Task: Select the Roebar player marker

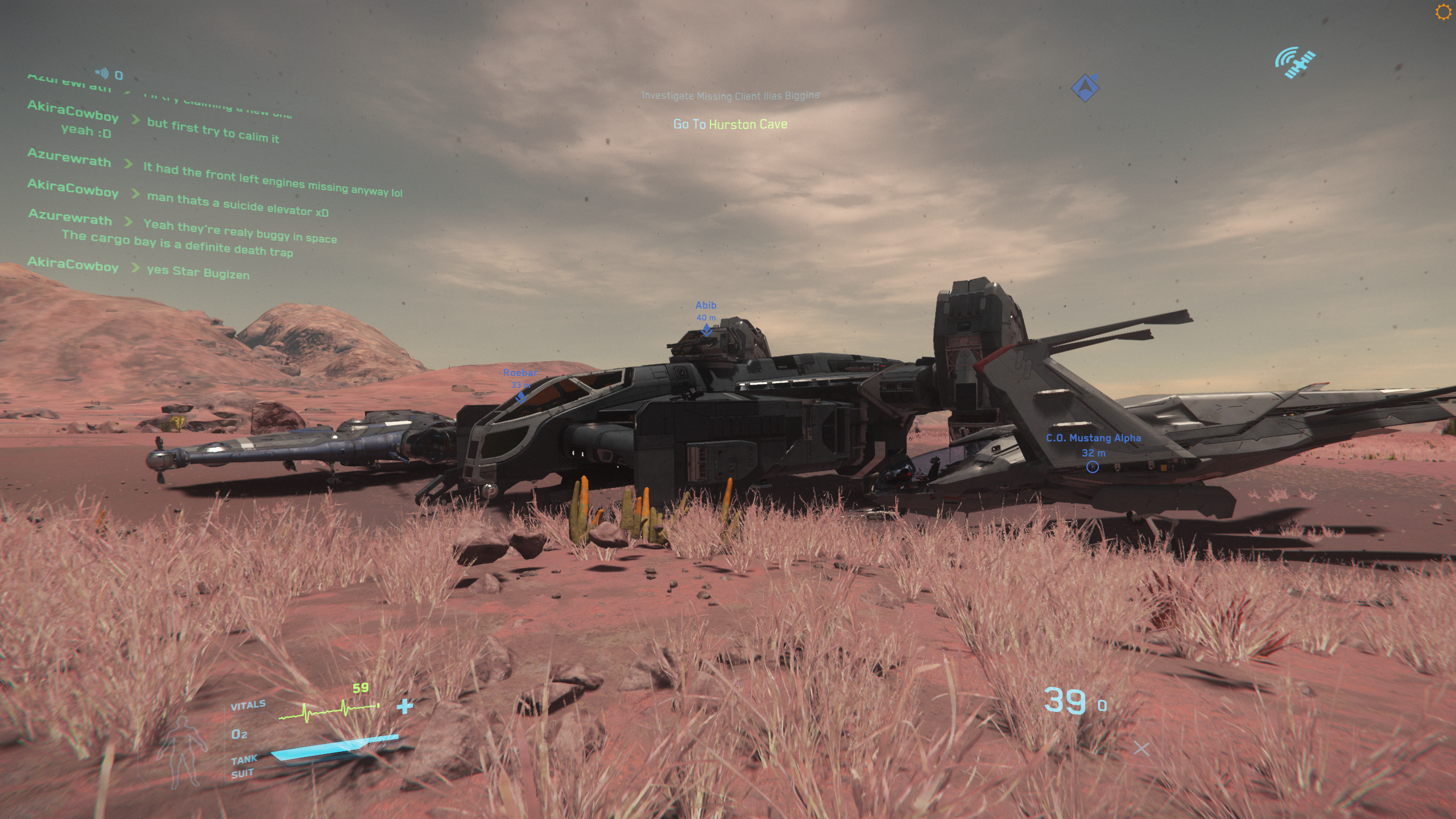Action: point(520,396)
